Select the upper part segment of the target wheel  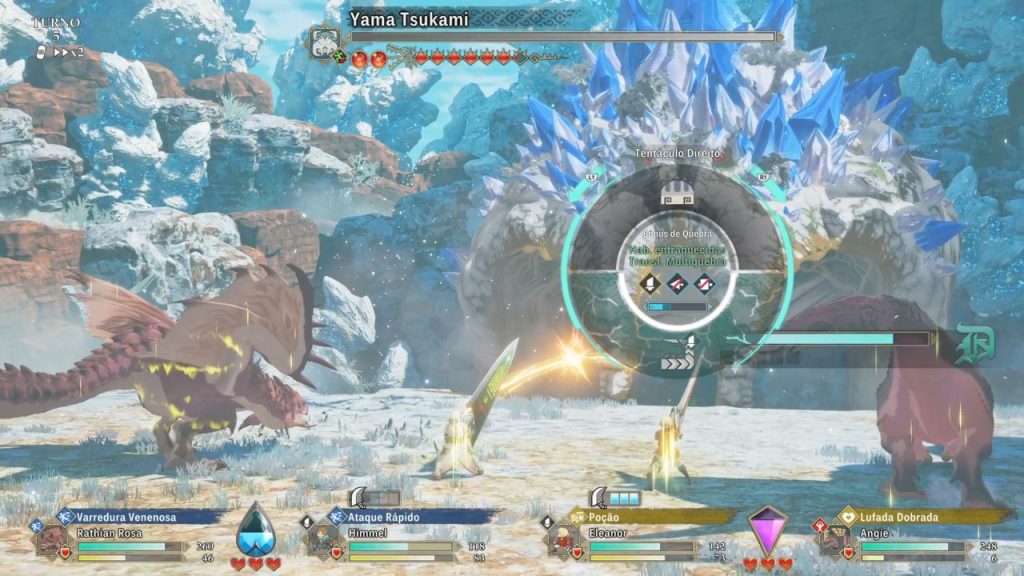point(677,198)
